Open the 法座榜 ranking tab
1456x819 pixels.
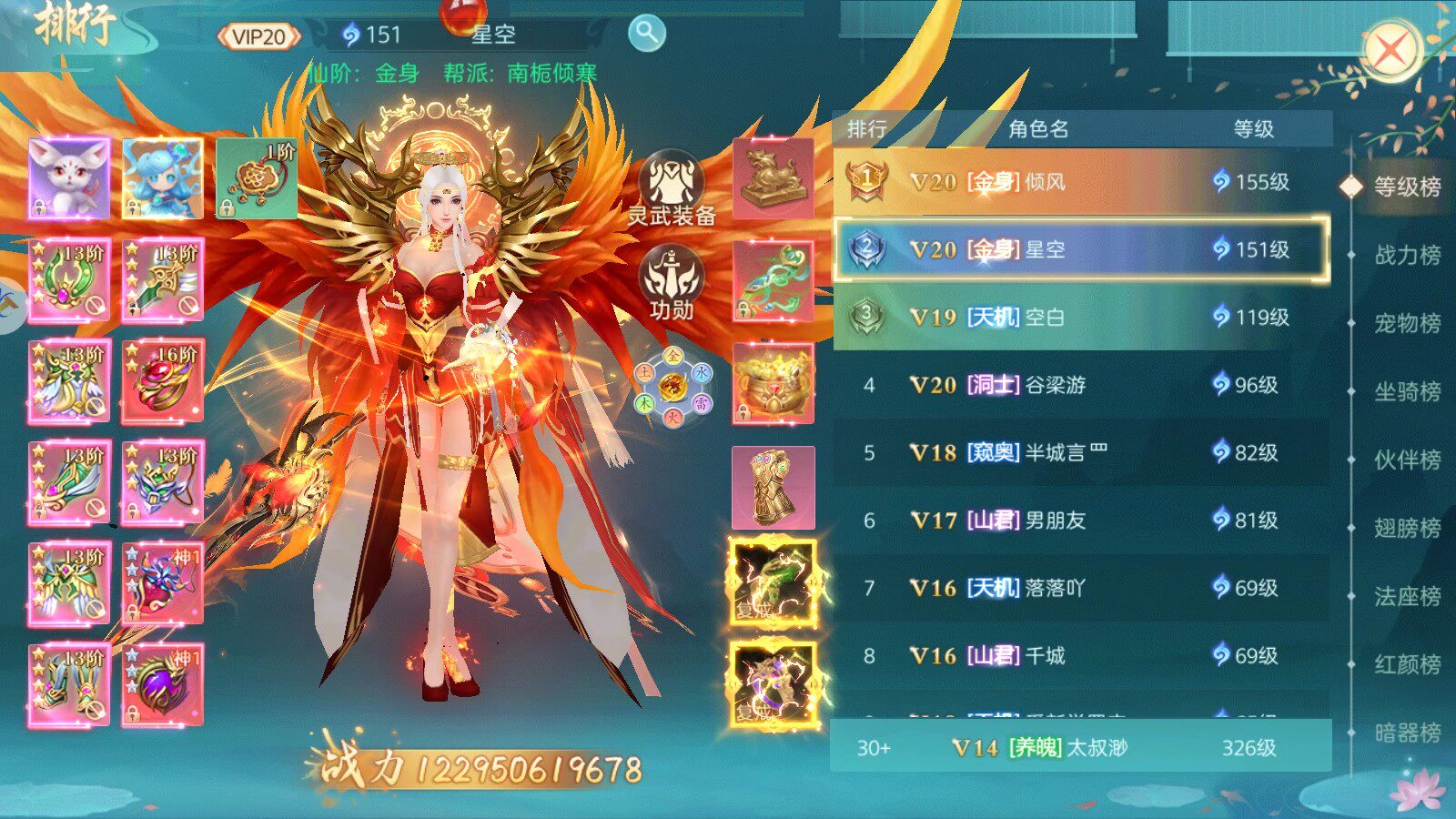point(1406,596)
